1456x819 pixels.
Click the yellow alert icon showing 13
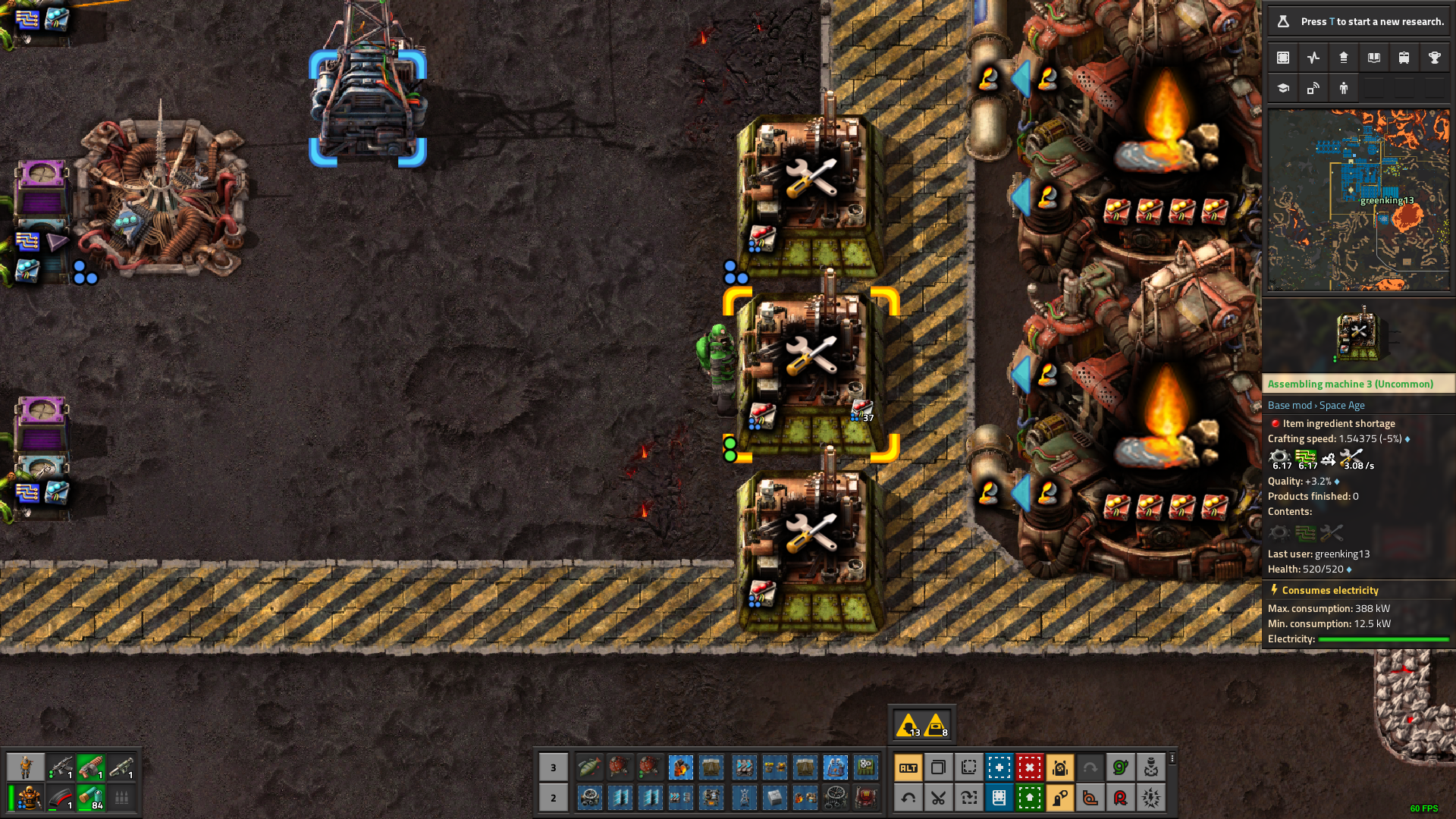pyautogui.click(x=908, y=725)
